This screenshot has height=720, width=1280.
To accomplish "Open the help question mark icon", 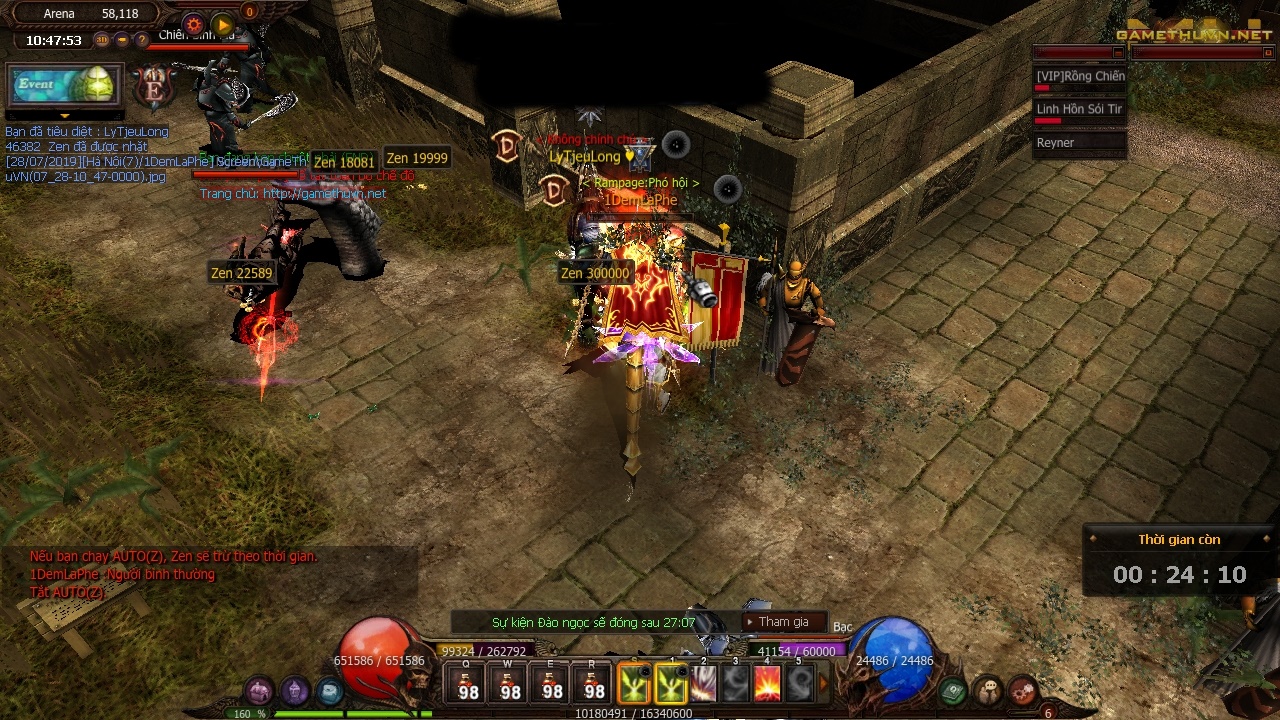I will [142, 40].
